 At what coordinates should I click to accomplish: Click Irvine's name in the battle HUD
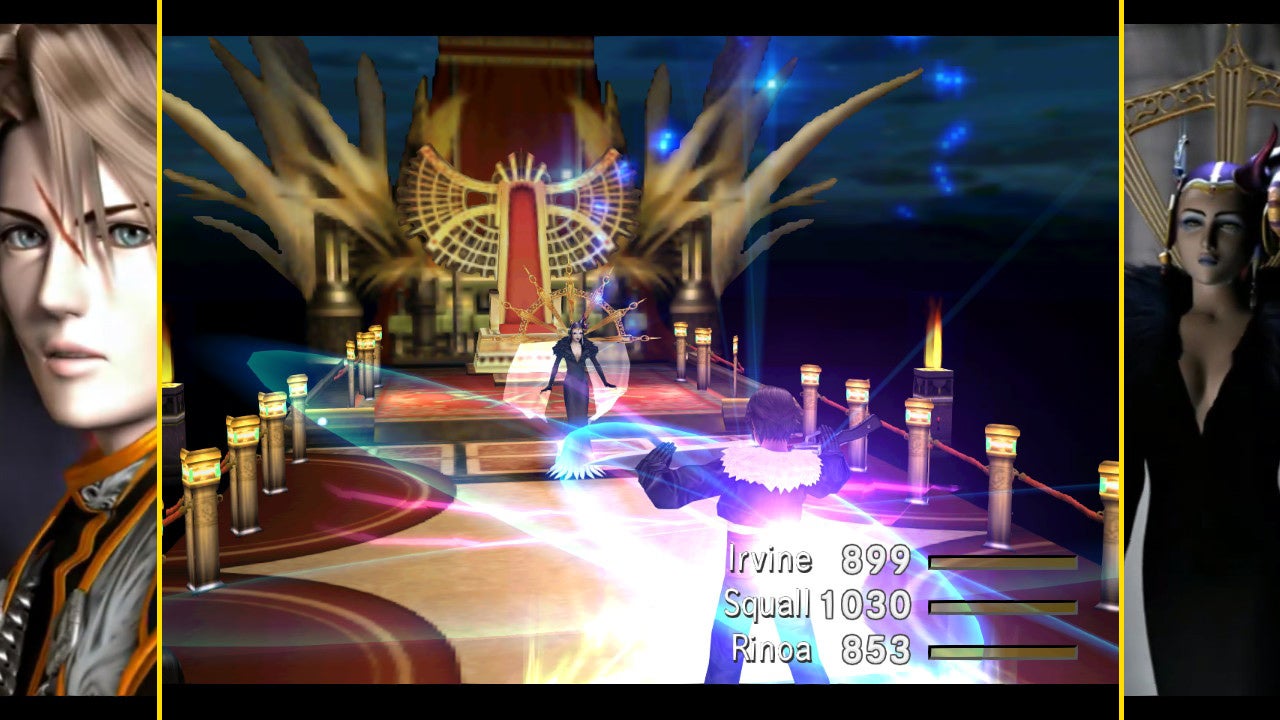(770, 561)
